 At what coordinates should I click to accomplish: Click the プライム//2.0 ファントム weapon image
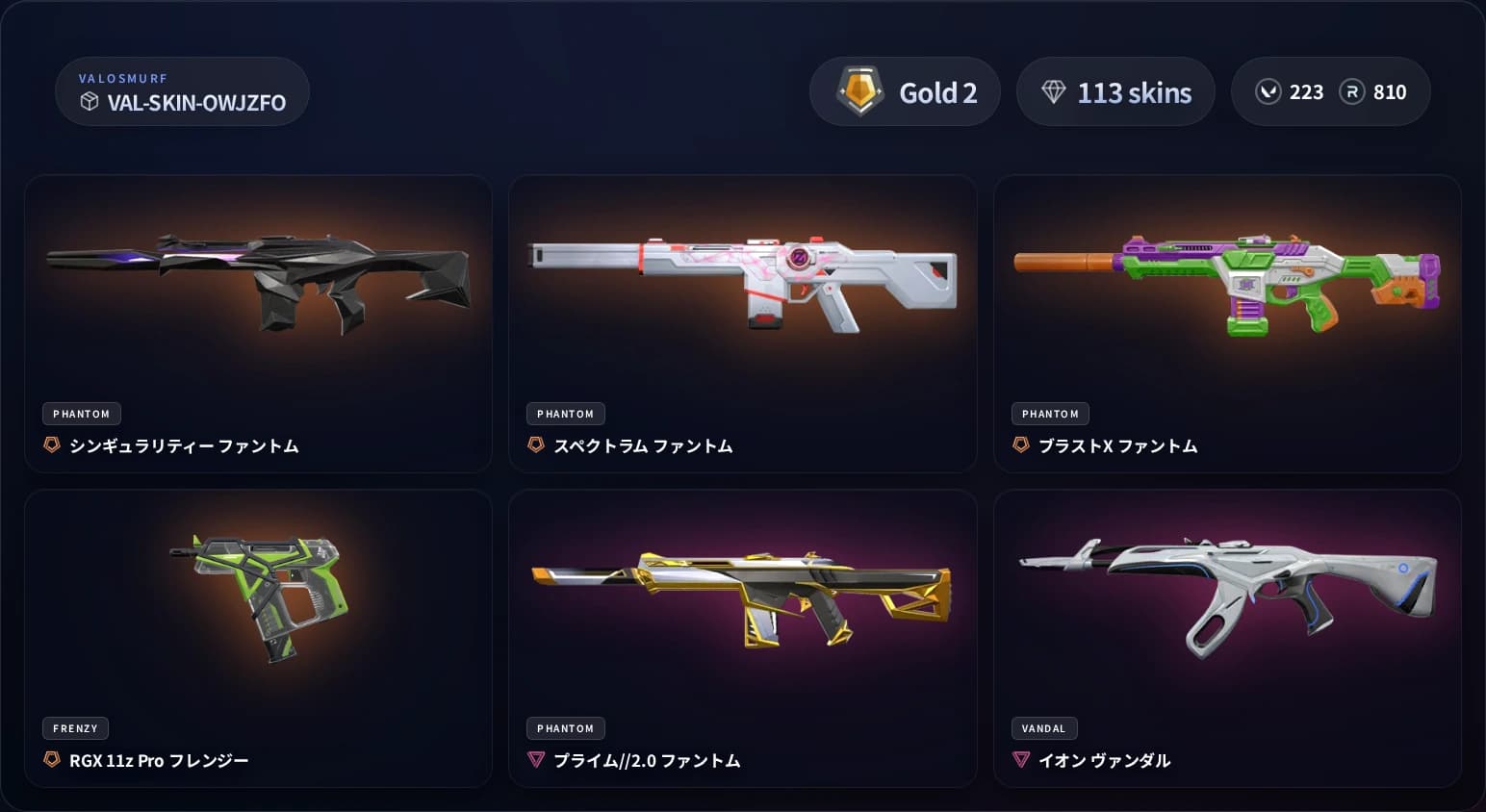743,596
